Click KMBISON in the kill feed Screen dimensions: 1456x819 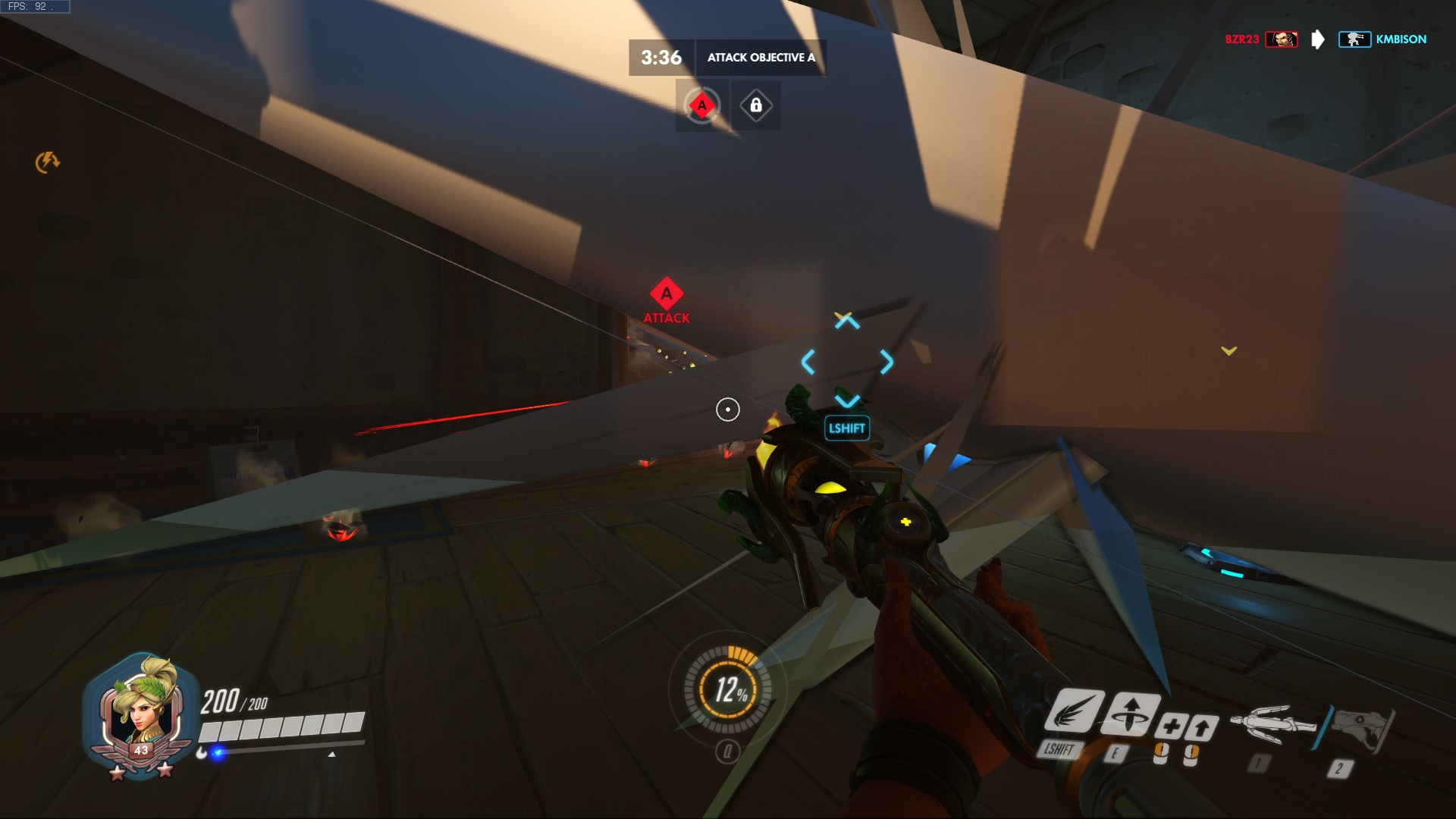coord(1401,39)
